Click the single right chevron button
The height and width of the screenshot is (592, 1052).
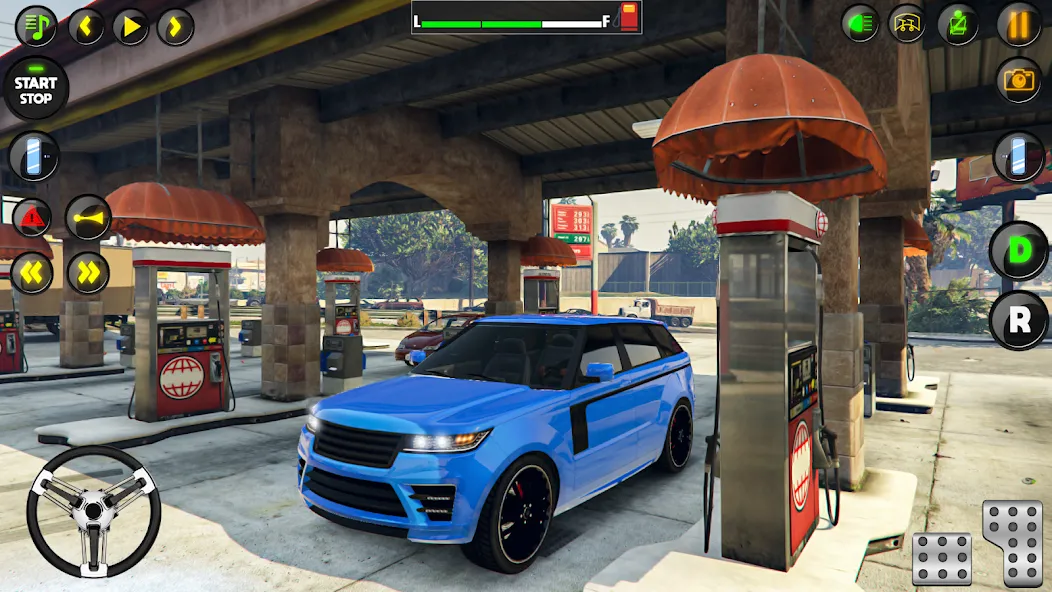(x=175, y=26)
